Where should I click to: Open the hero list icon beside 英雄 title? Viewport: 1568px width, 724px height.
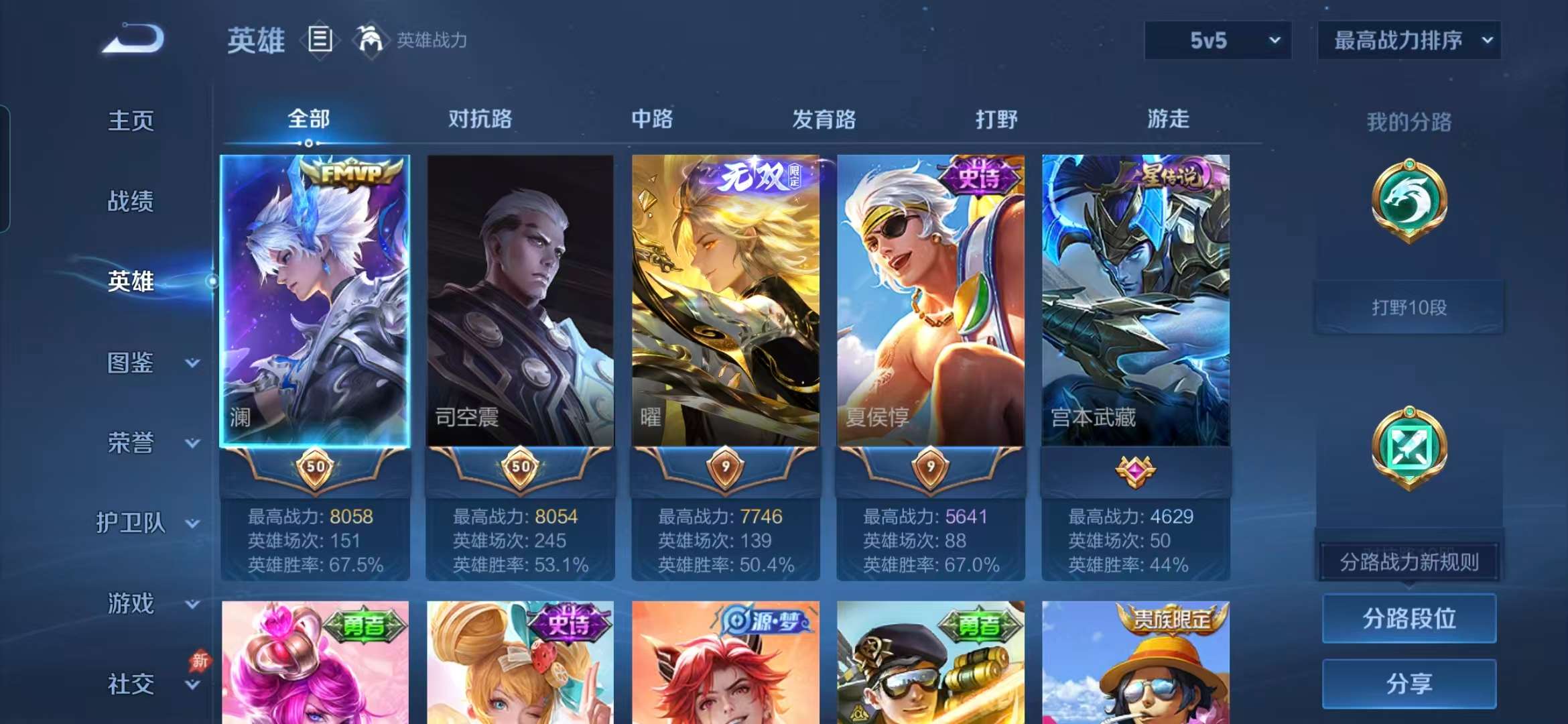(x=320, y=39)
